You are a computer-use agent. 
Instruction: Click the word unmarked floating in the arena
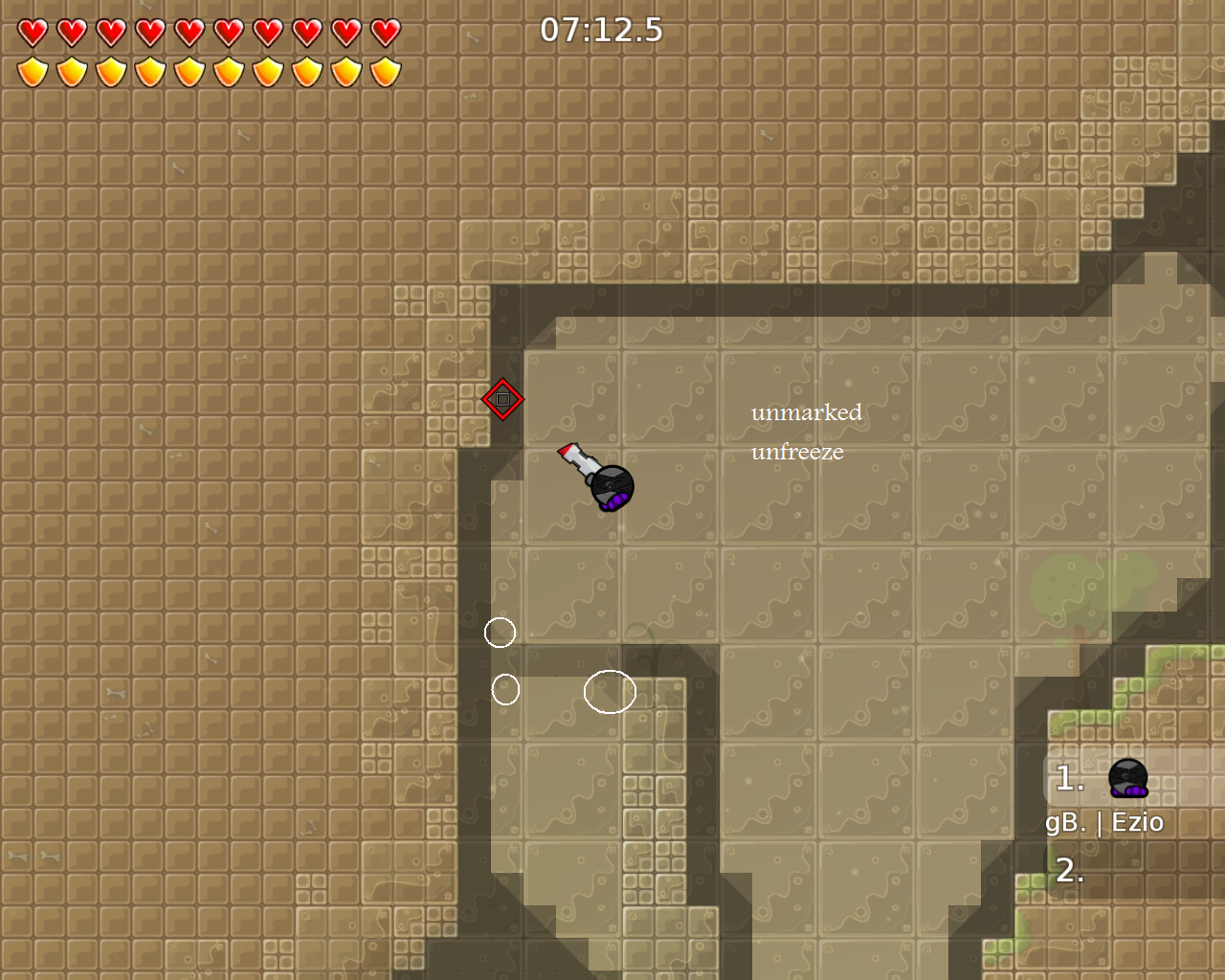pyautogui.click(x=807, y=412)
